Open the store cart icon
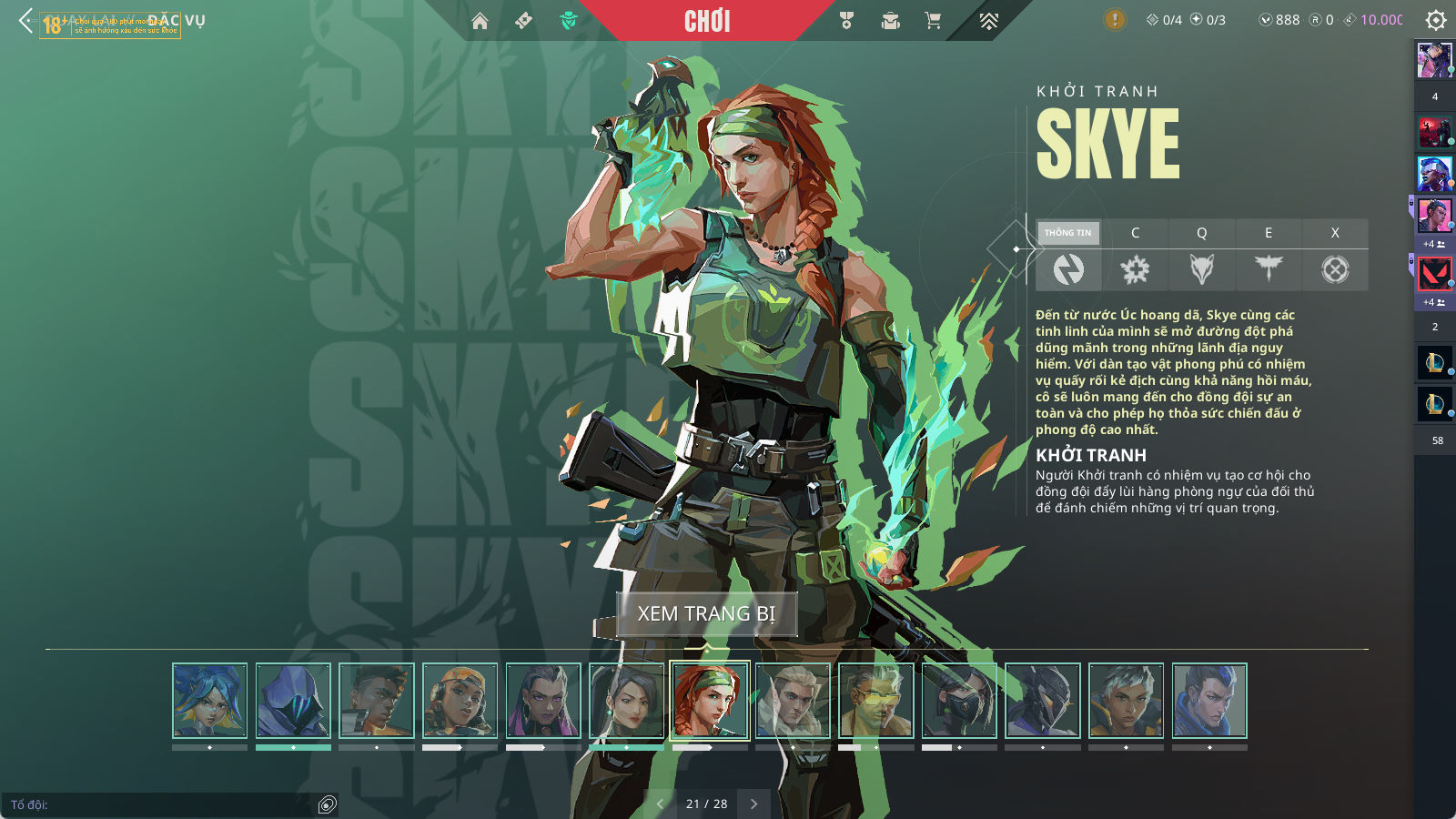 click(x=933, y=21)
